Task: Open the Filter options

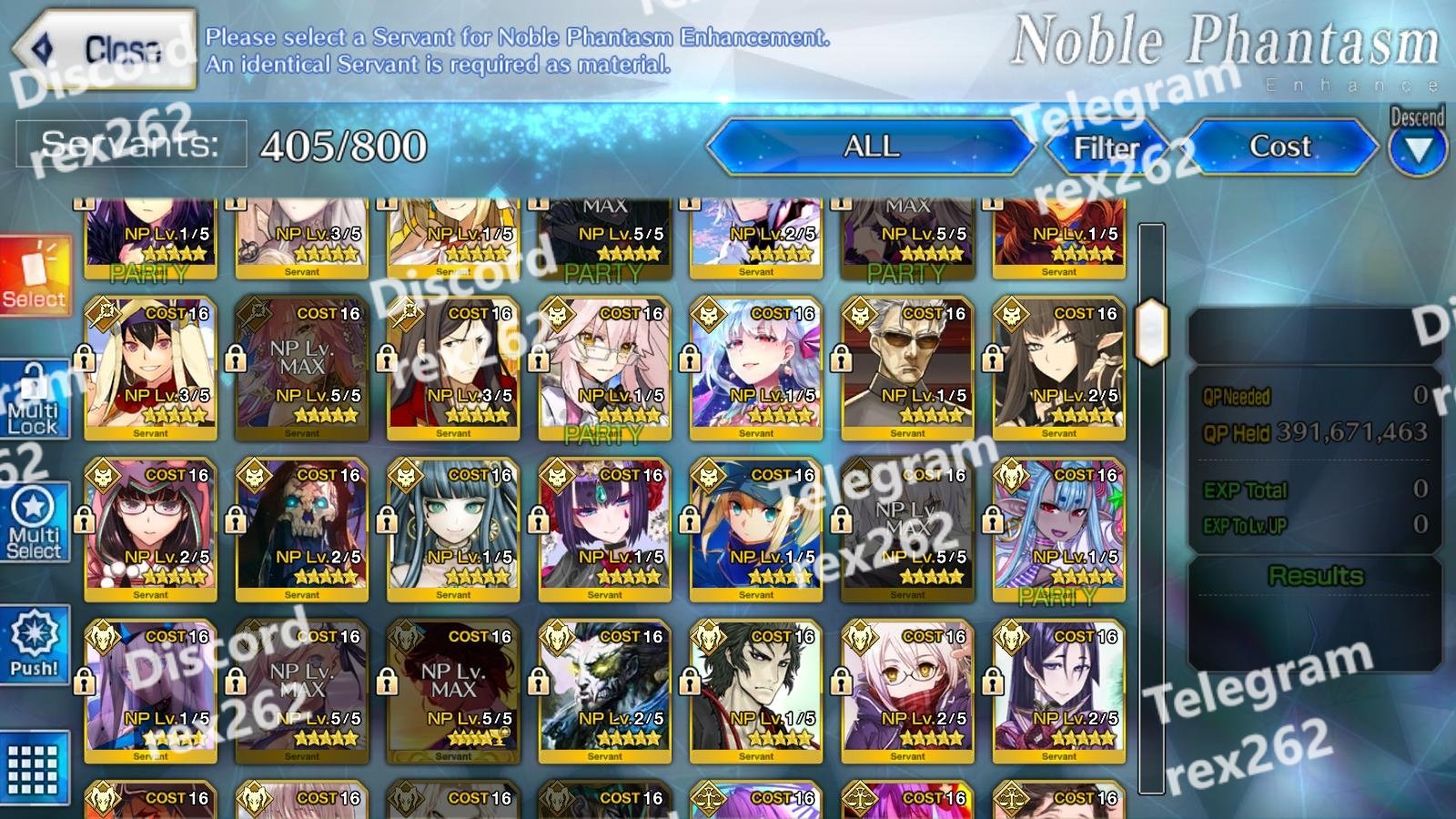Action: (1107, 147)
